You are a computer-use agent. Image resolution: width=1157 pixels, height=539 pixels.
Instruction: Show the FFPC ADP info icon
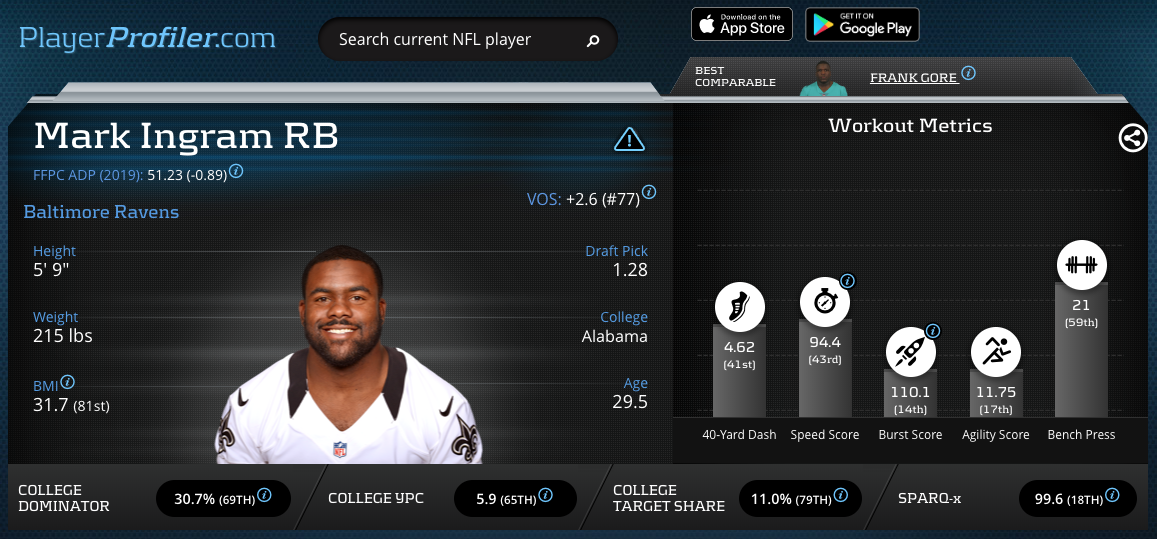click(236, 171)
